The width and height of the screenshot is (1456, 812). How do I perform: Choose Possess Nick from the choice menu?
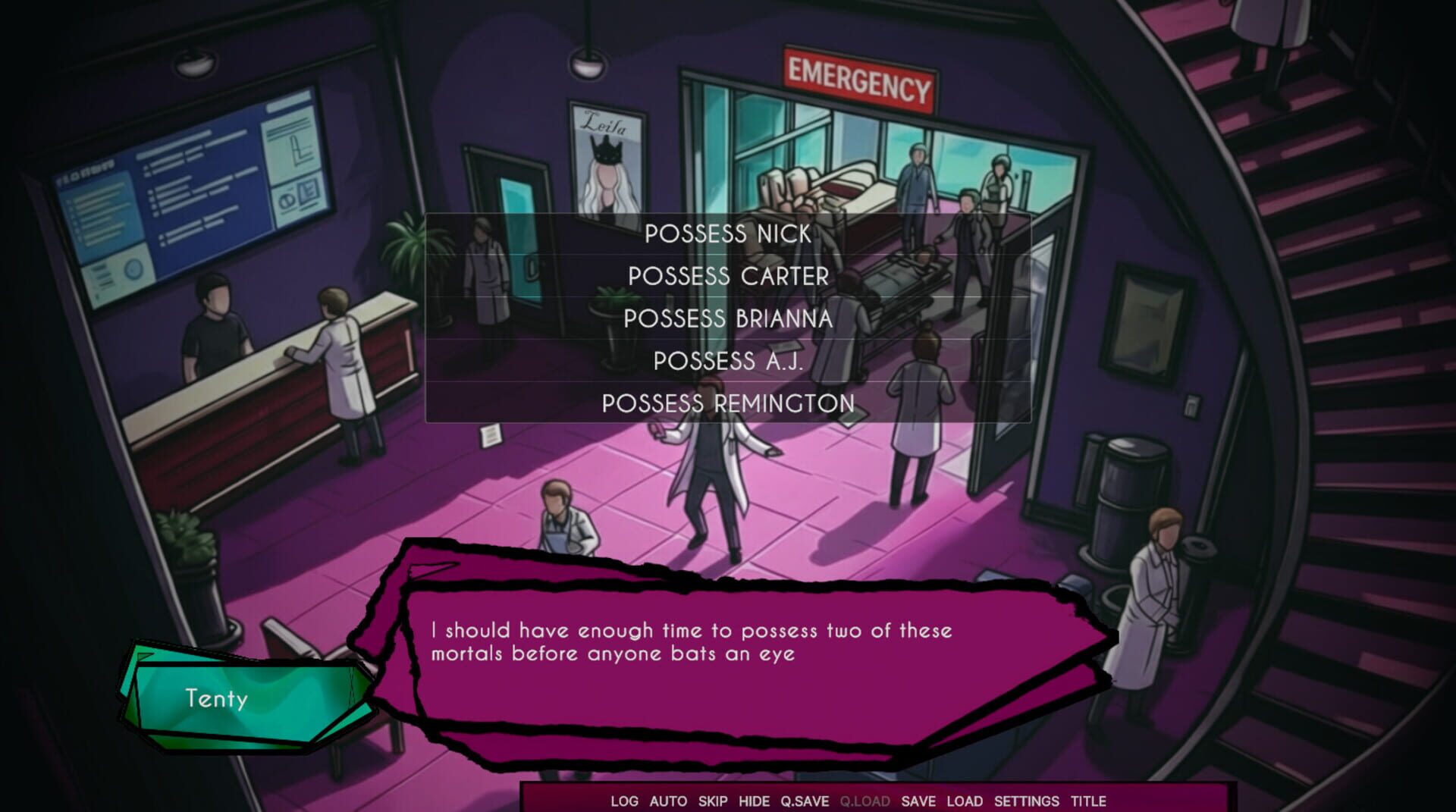728,235
